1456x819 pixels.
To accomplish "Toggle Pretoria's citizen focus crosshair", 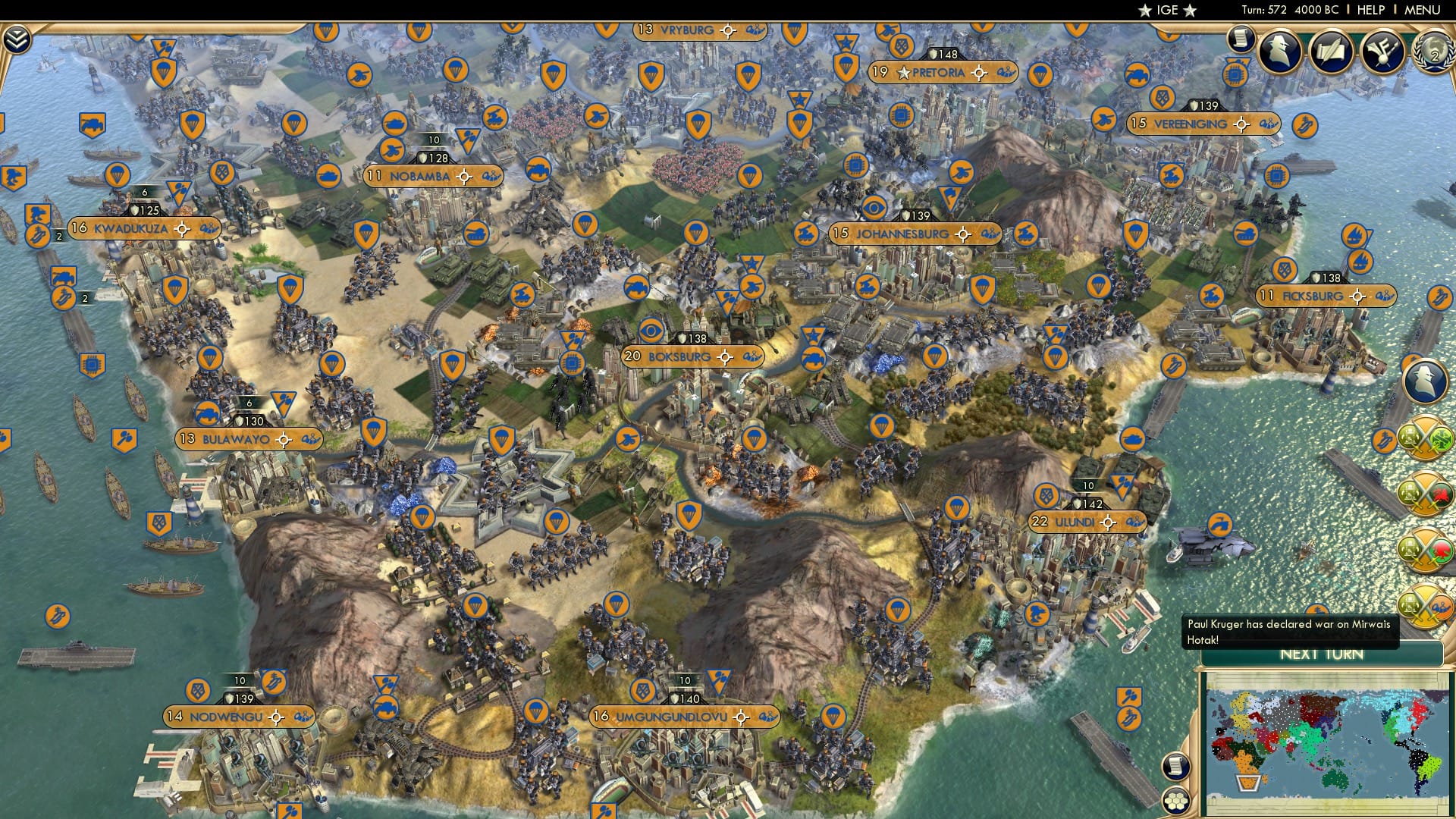I will tap(981, 74).
